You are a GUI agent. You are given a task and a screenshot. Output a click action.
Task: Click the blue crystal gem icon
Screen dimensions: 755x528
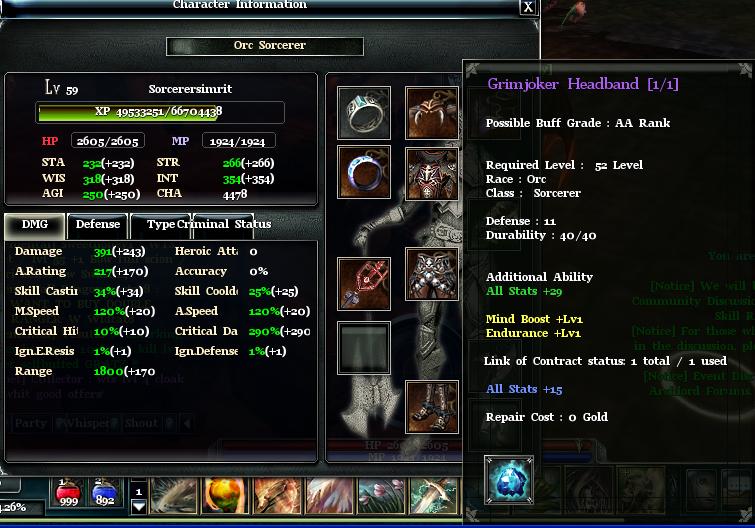[508, 480]
